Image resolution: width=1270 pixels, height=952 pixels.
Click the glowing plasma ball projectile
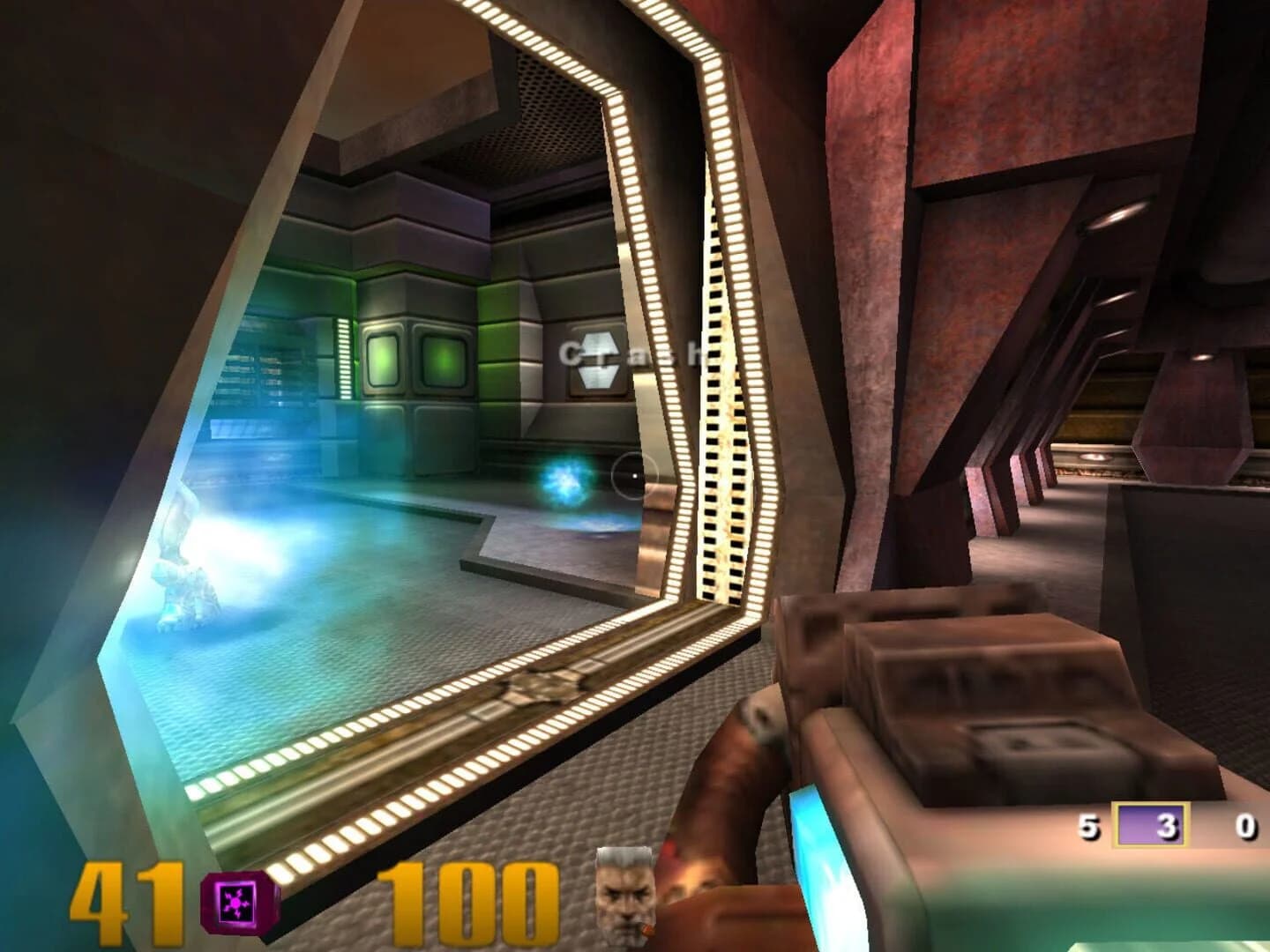(x=564, y=476)
